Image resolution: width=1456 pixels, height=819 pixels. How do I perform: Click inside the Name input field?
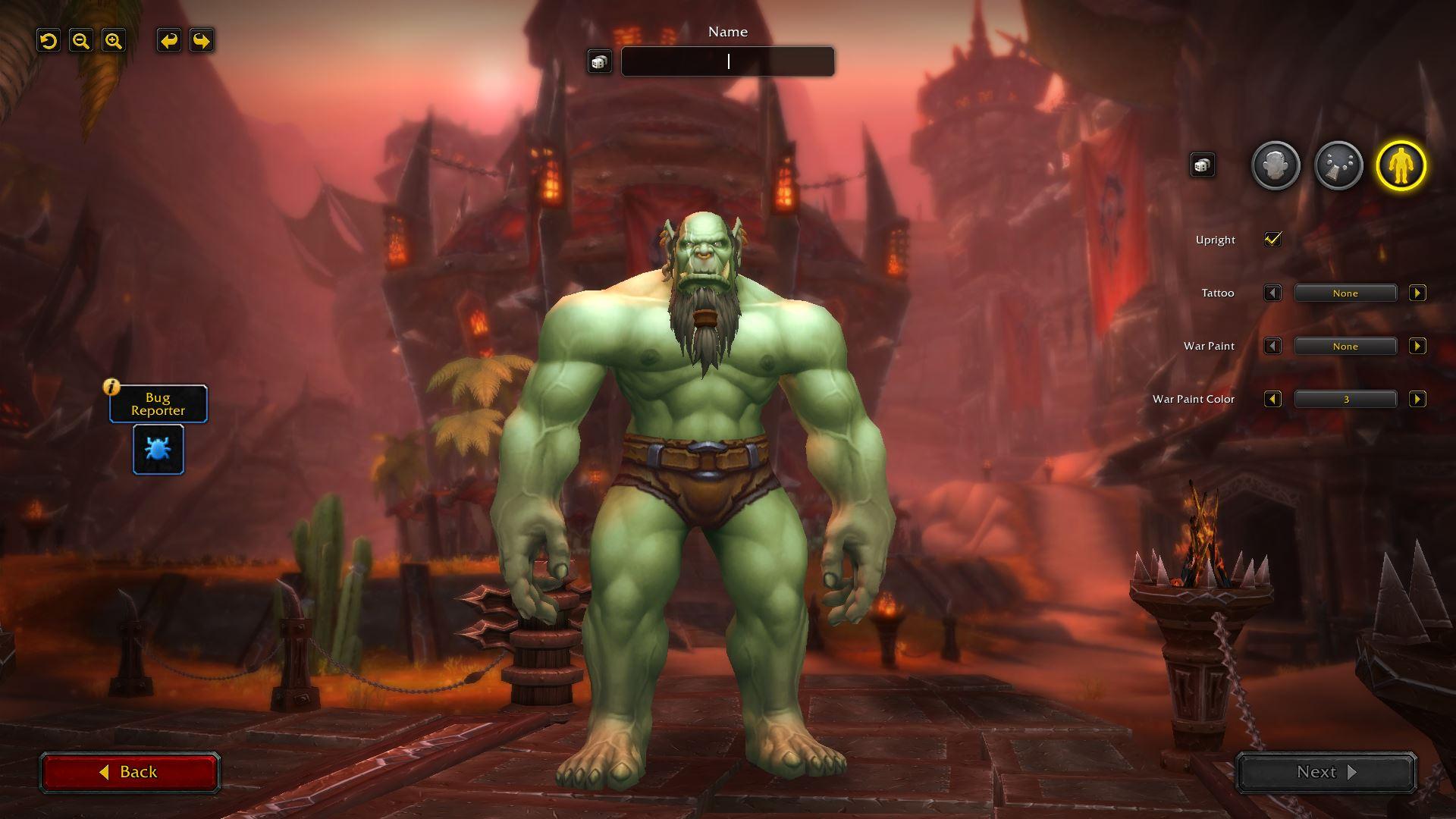point(726,61)
